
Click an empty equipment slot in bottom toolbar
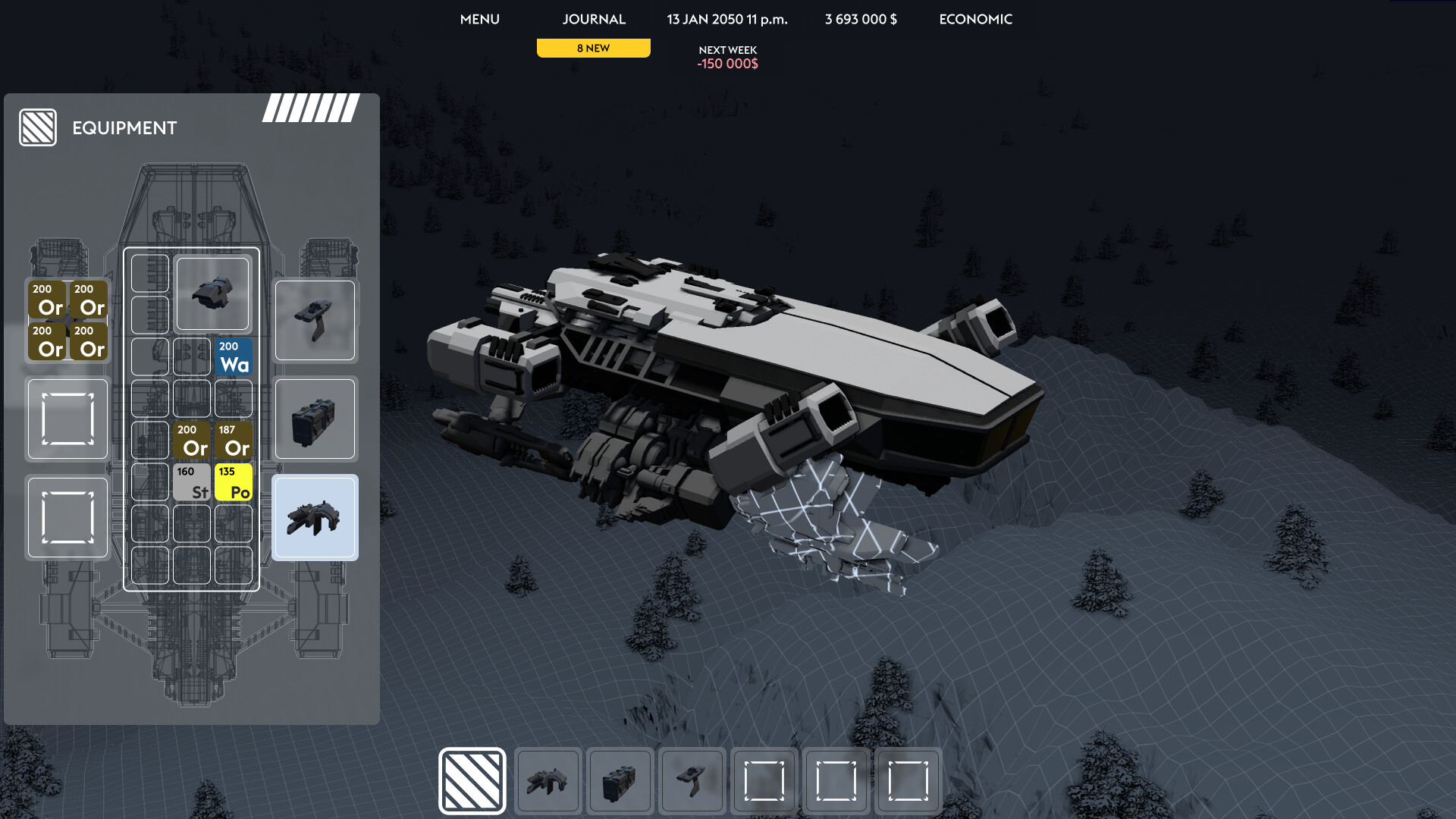[x=763, y=780]
